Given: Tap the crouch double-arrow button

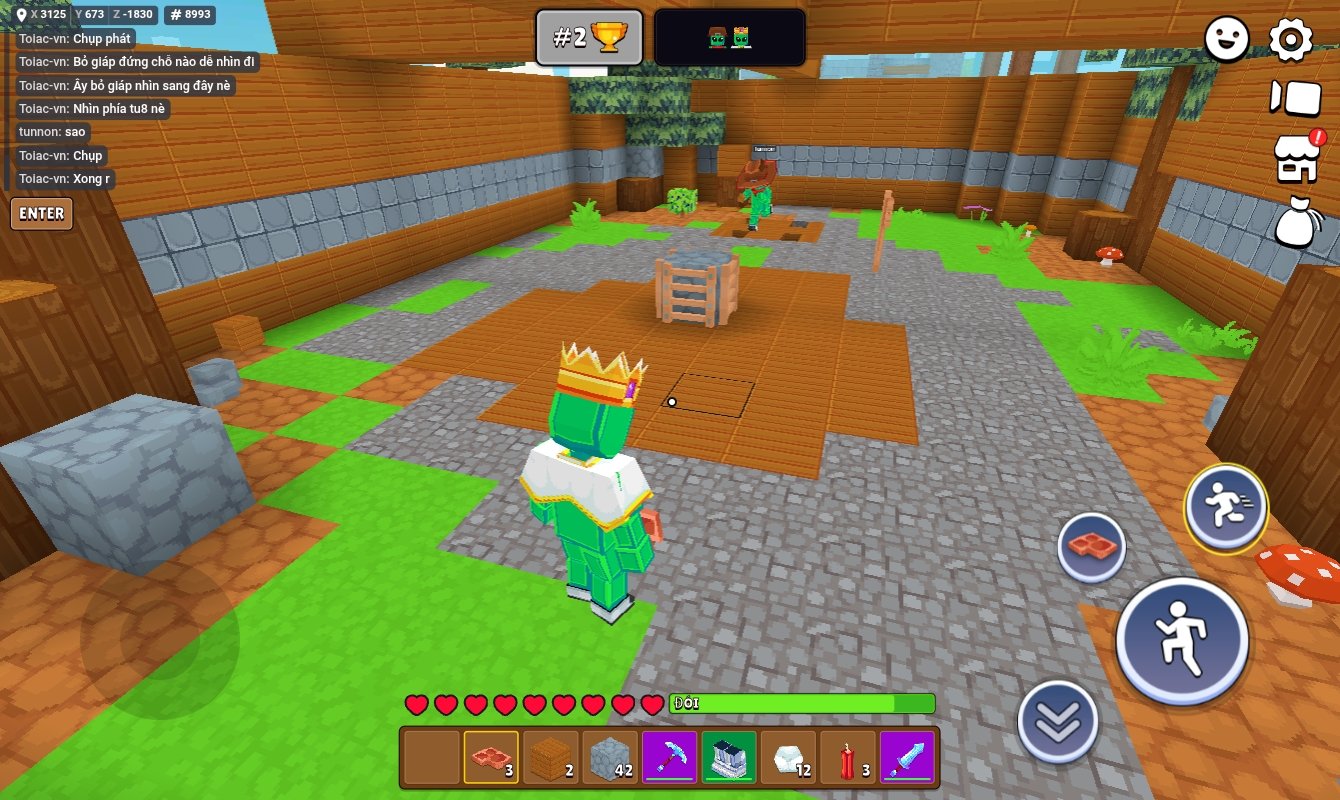Looking at the screenshot, I should [1058, 720].
